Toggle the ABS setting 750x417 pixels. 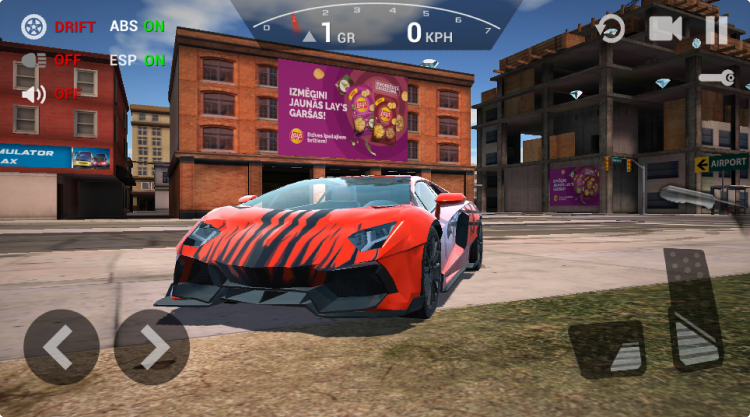137,27
